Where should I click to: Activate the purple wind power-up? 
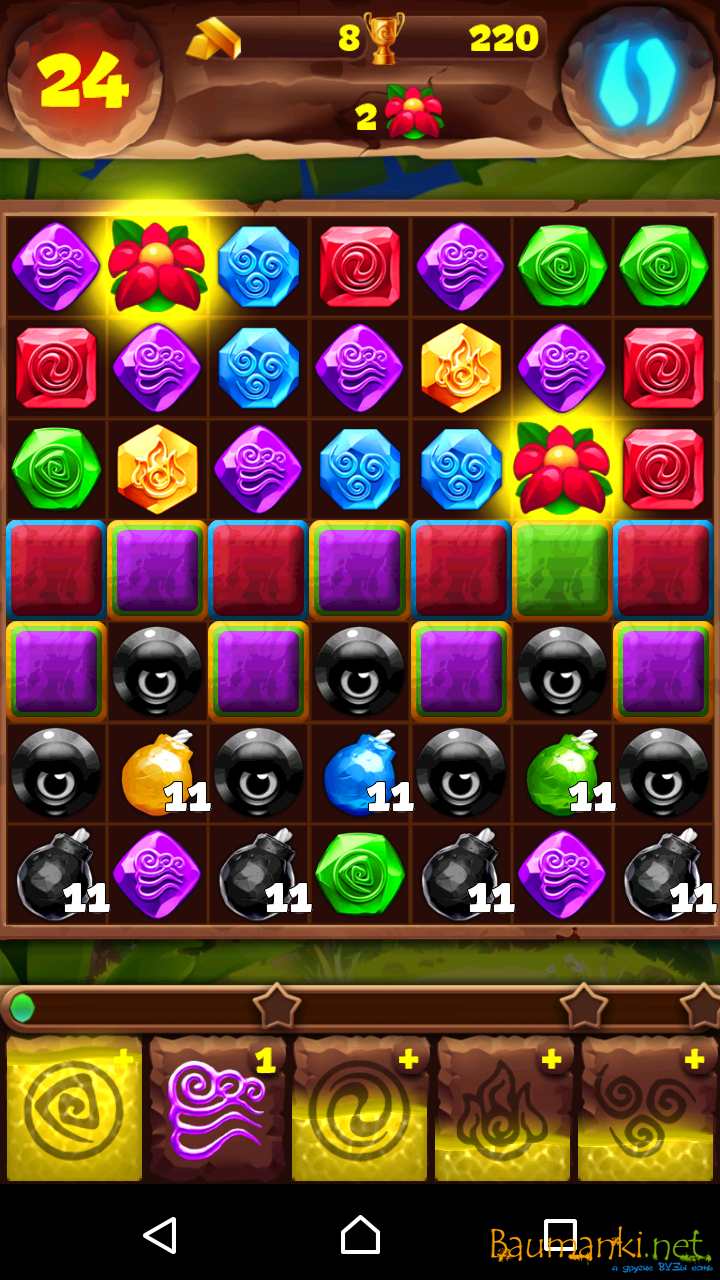pos(217,1108)
